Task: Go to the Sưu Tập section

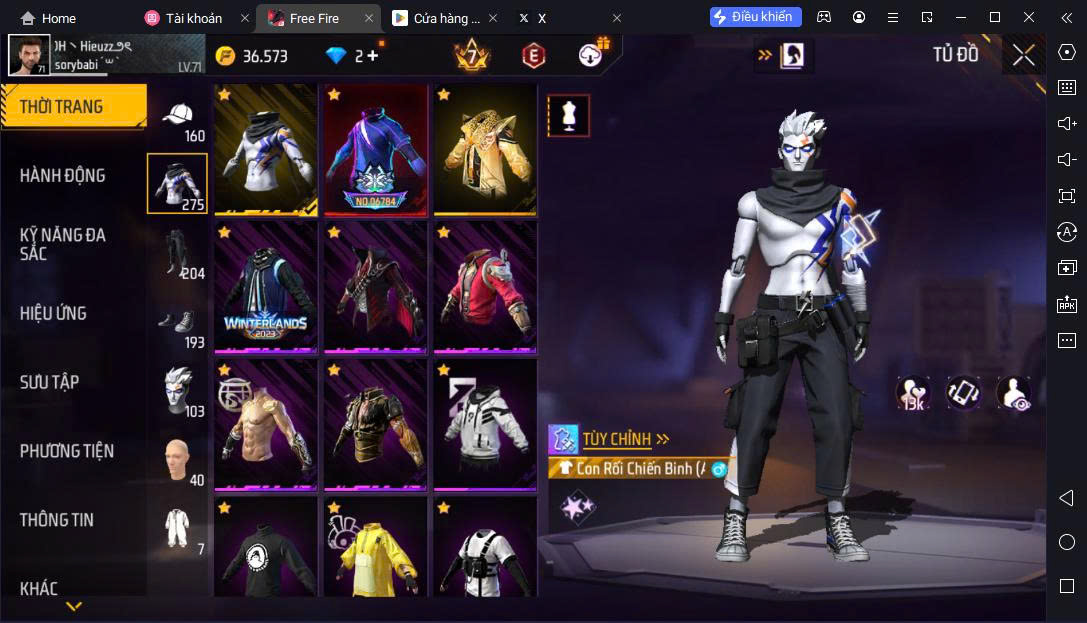Action: pyautogui.click(x=50, y=382)
